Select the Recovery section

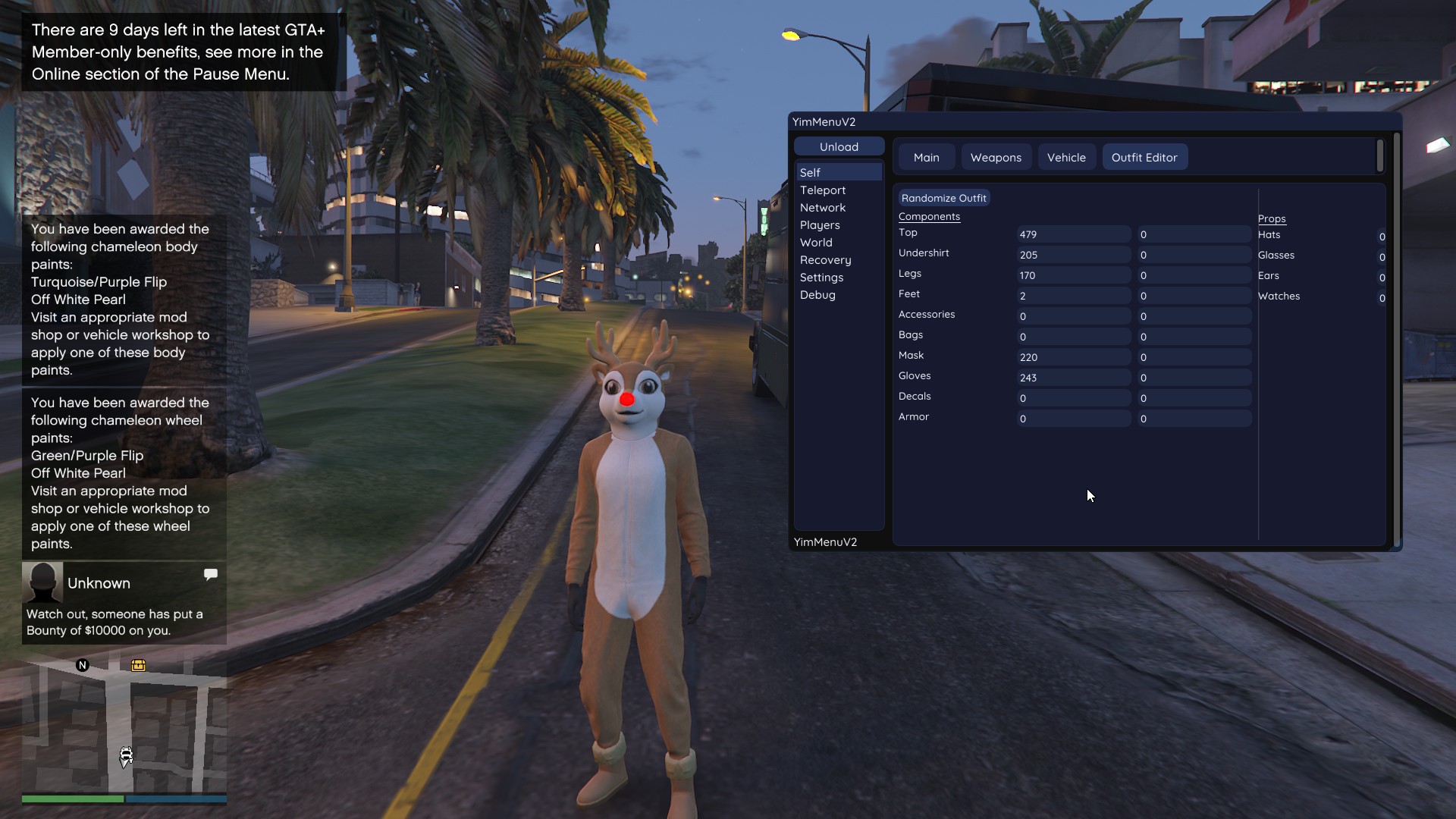(826, 260)
